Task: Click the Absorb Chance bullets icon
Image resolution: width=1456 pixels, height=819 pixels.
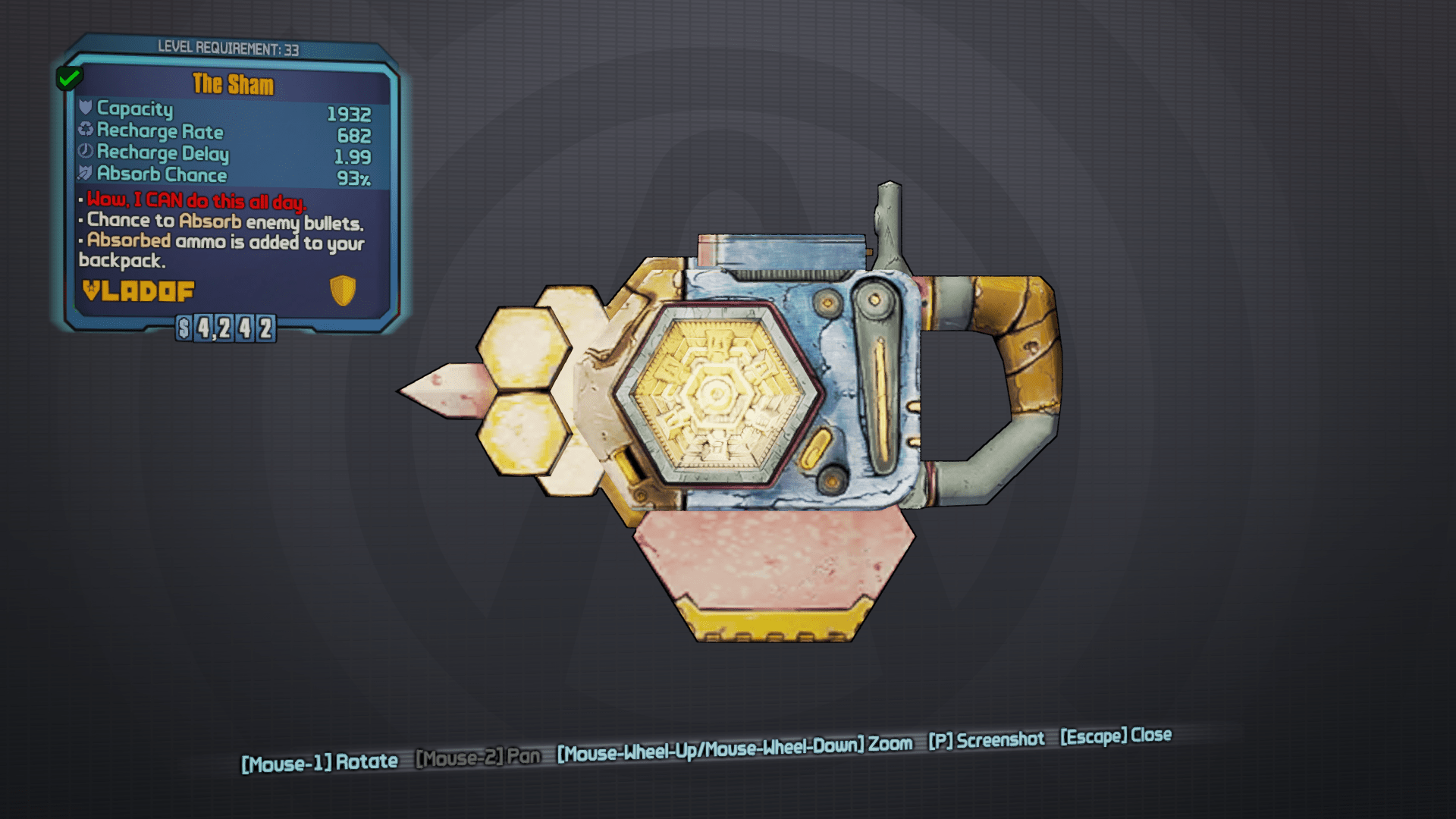Action: click(86, 174)
